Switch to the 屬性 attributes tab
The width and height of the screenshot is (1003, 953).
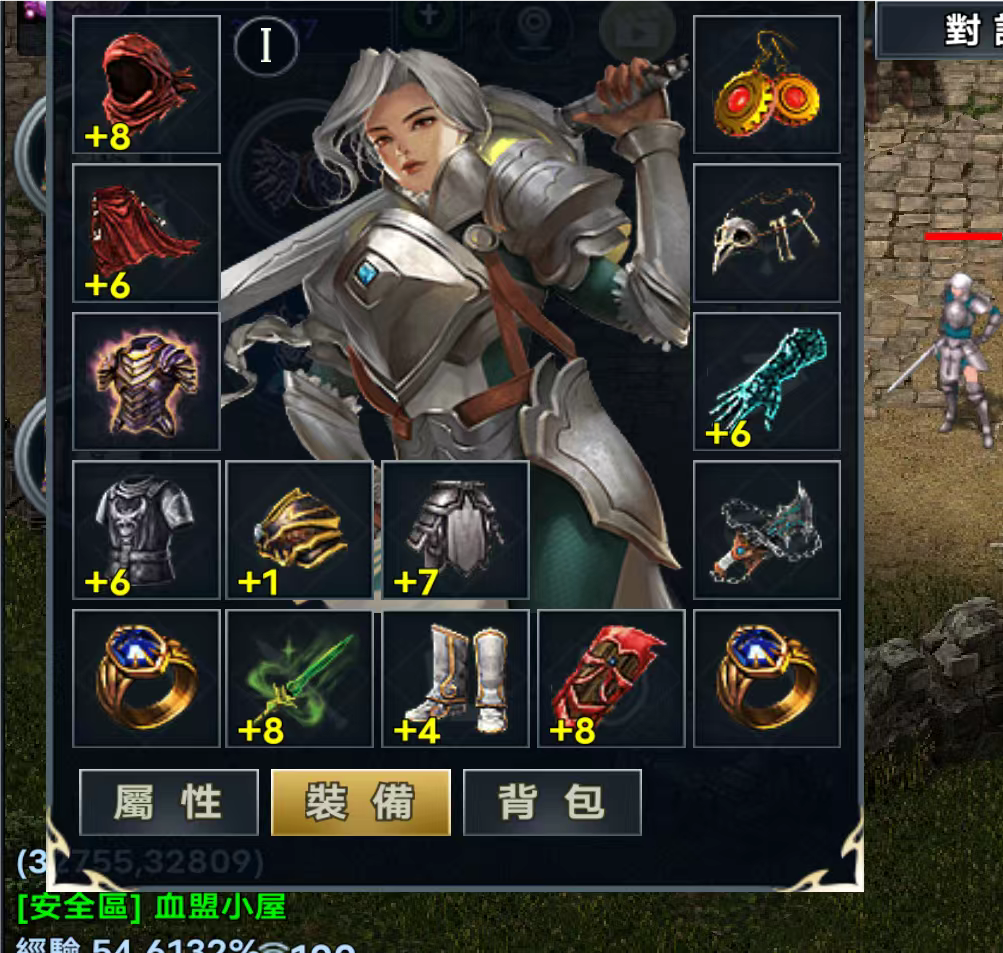(x=169, y=802)
